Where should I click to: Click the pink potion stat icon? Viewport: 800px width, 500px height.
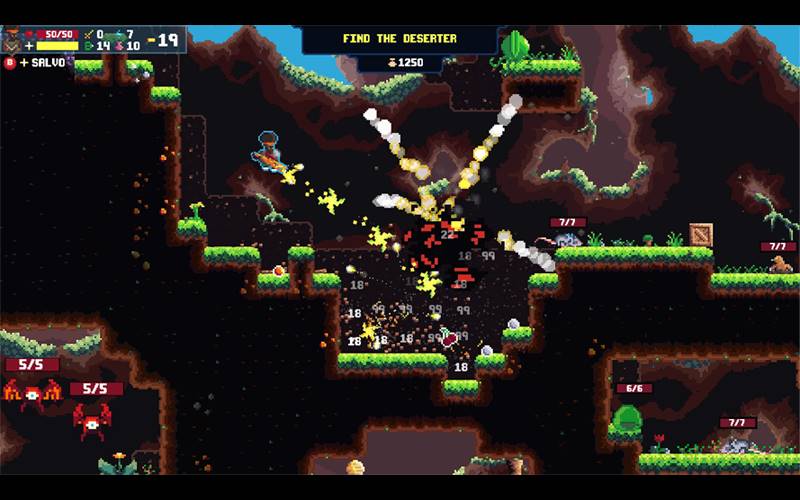[x=118, y=46]
